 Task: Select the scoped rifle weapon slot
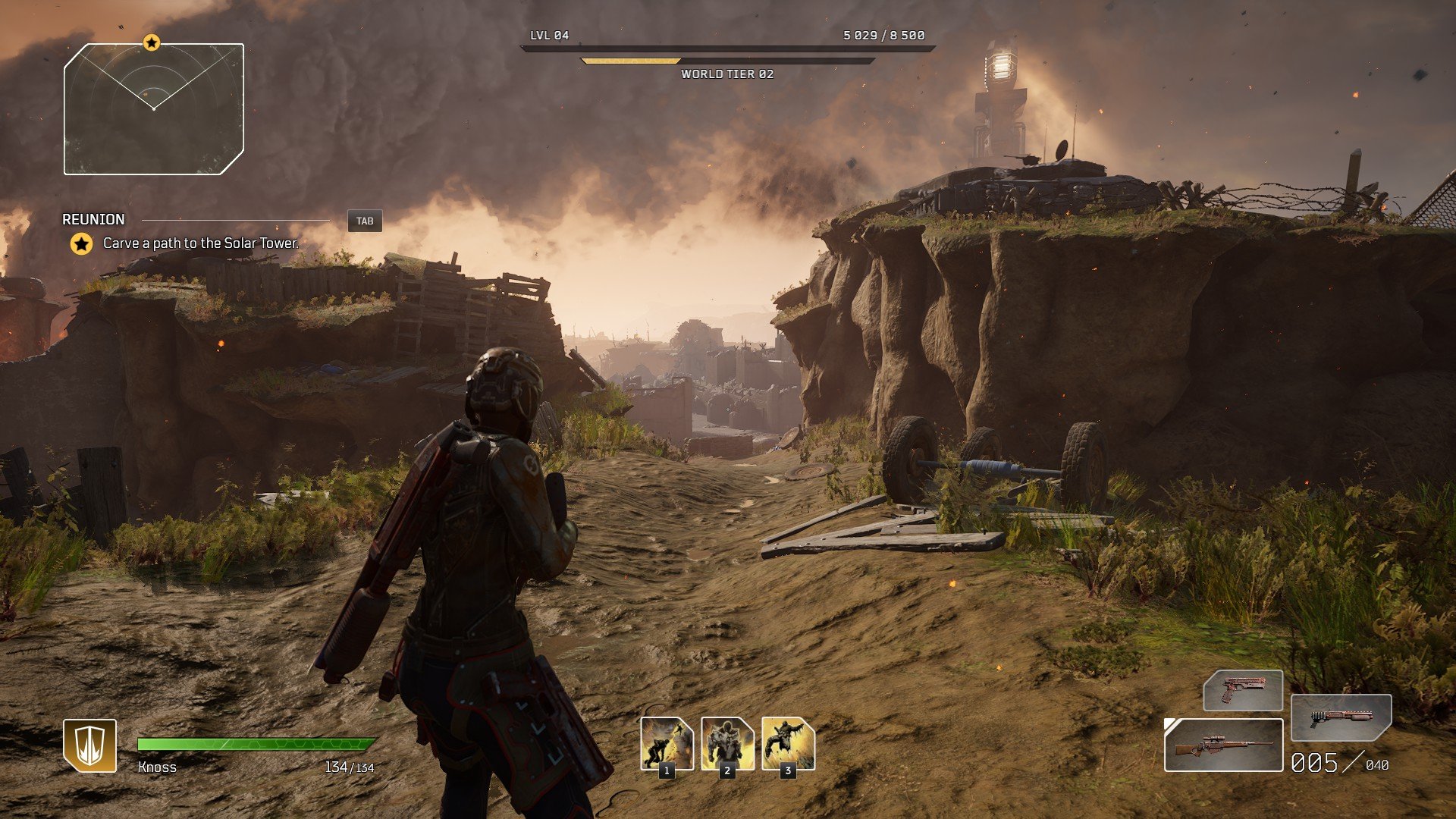click(1223, 745)
